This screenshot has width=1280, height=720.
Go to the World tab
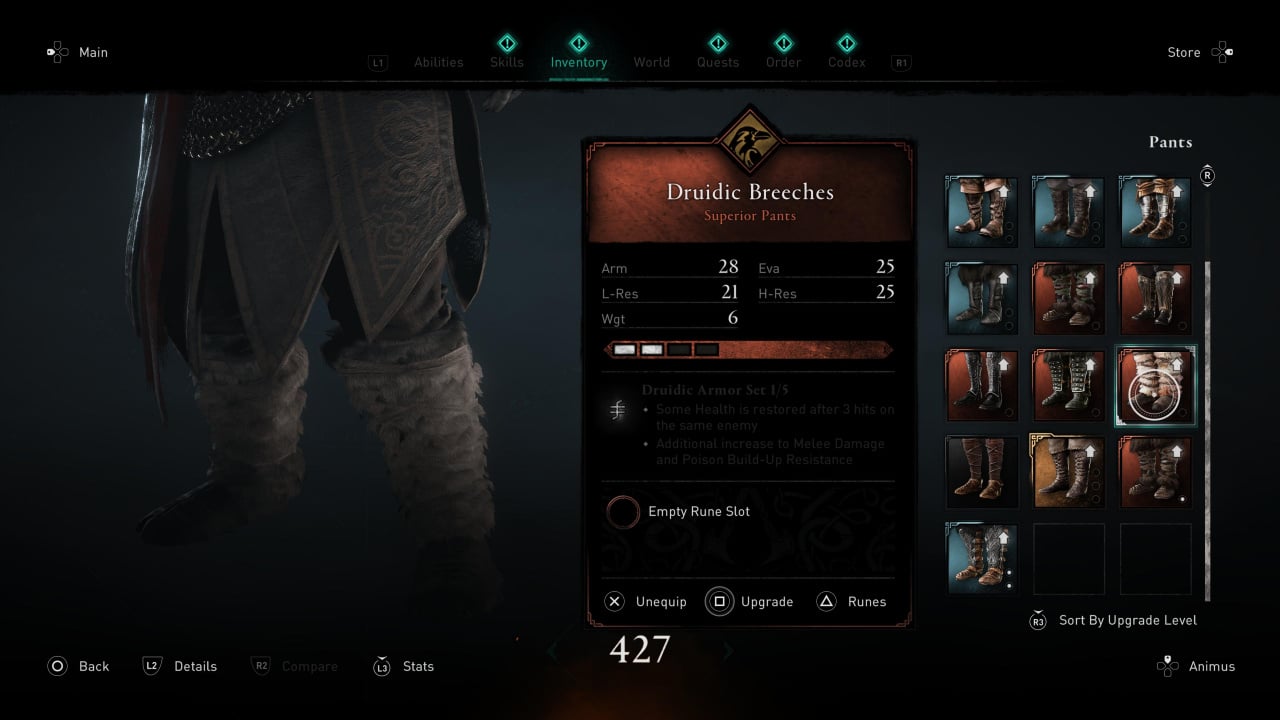click(x=651, y=62)
